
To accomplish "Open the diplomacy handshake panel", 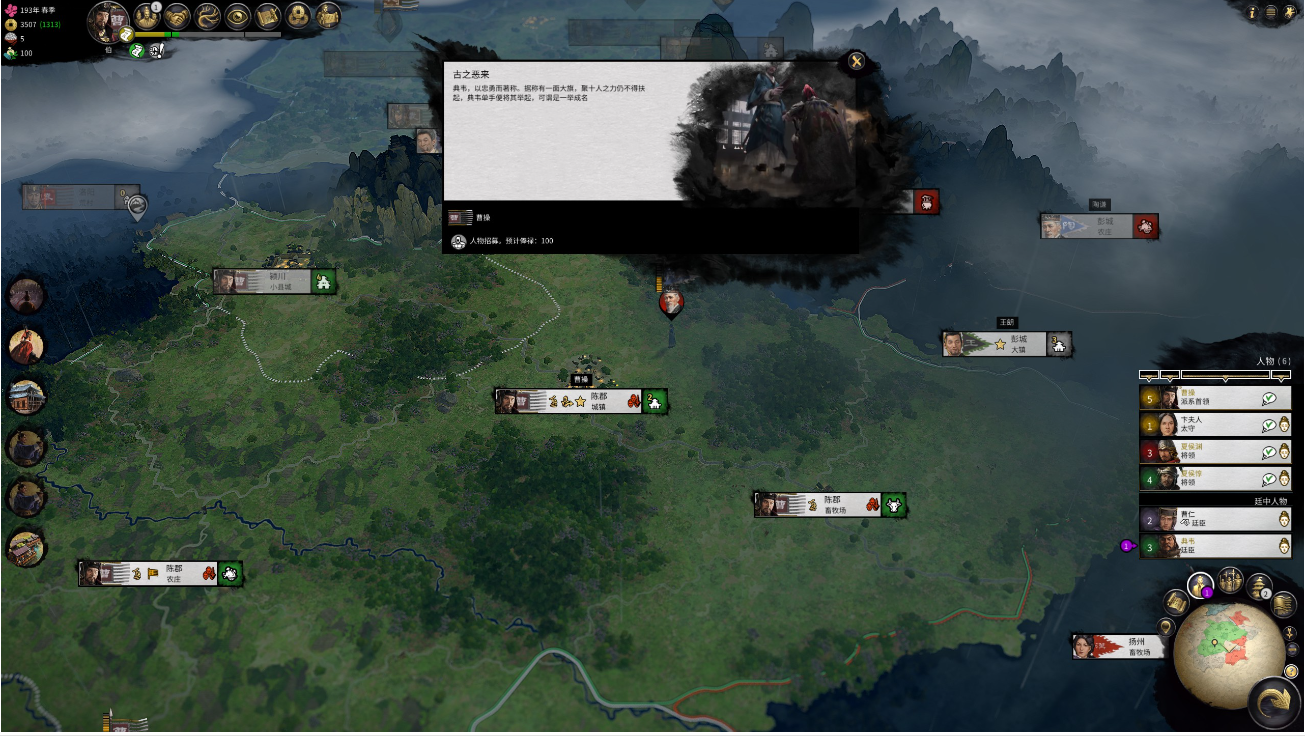I will point(178,16).
